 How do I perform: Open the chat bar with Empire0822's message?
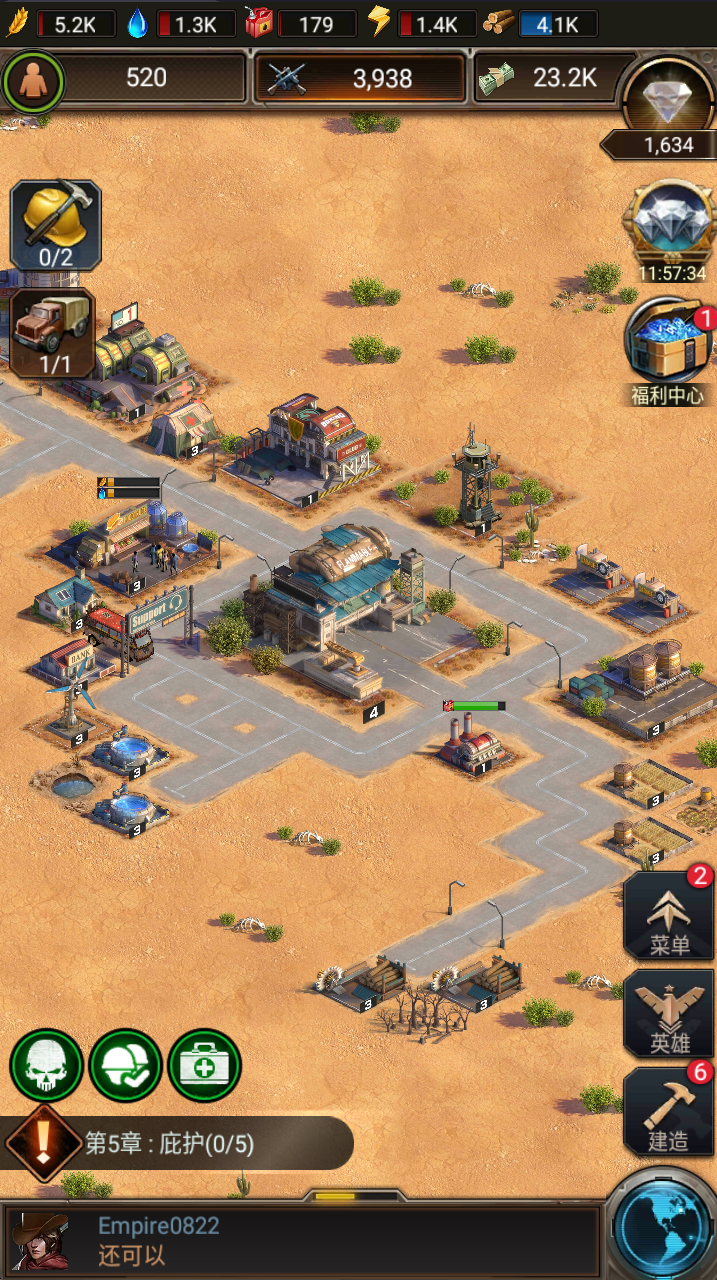point(300,1240)
